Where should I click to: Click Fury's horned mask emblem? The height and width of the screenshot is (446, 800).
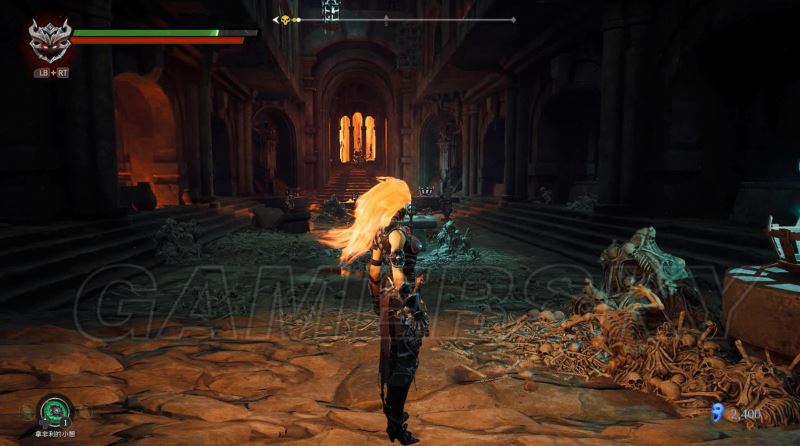point(49,41)
